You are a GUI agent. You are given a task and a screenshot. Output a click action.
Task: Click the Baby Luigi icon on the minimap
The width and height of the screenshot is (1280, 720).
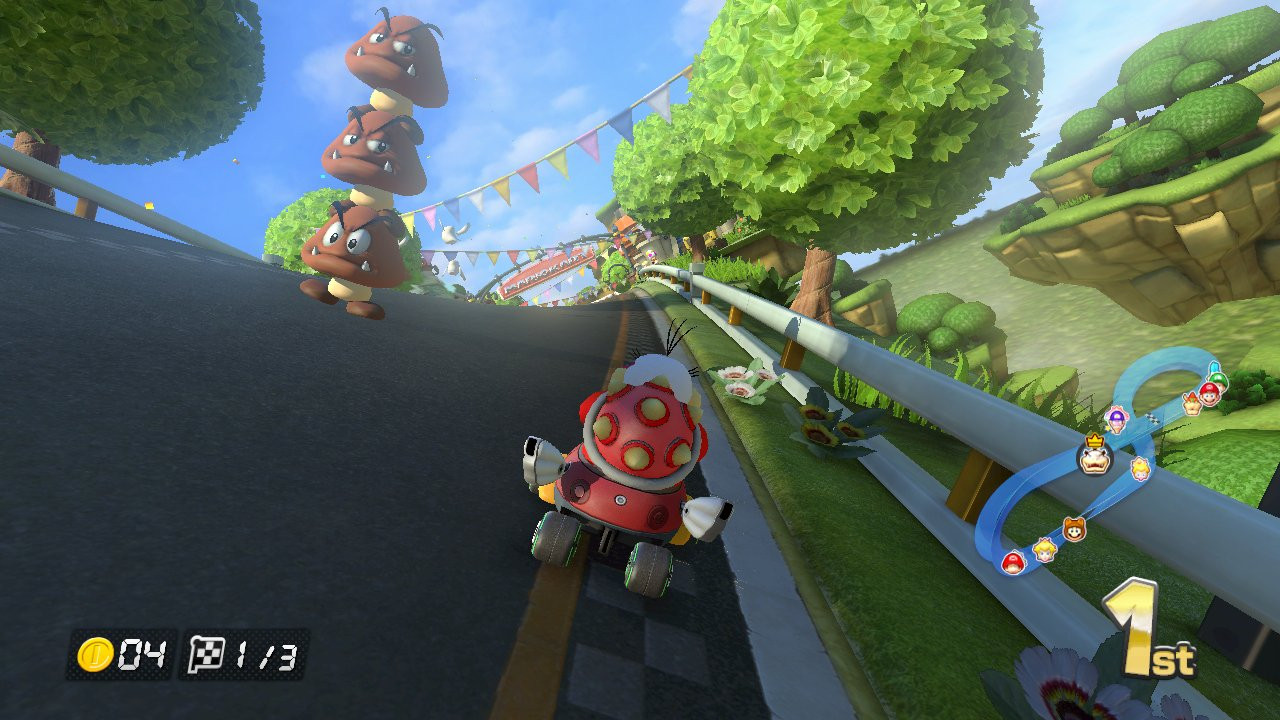(x=1216, y=379)
